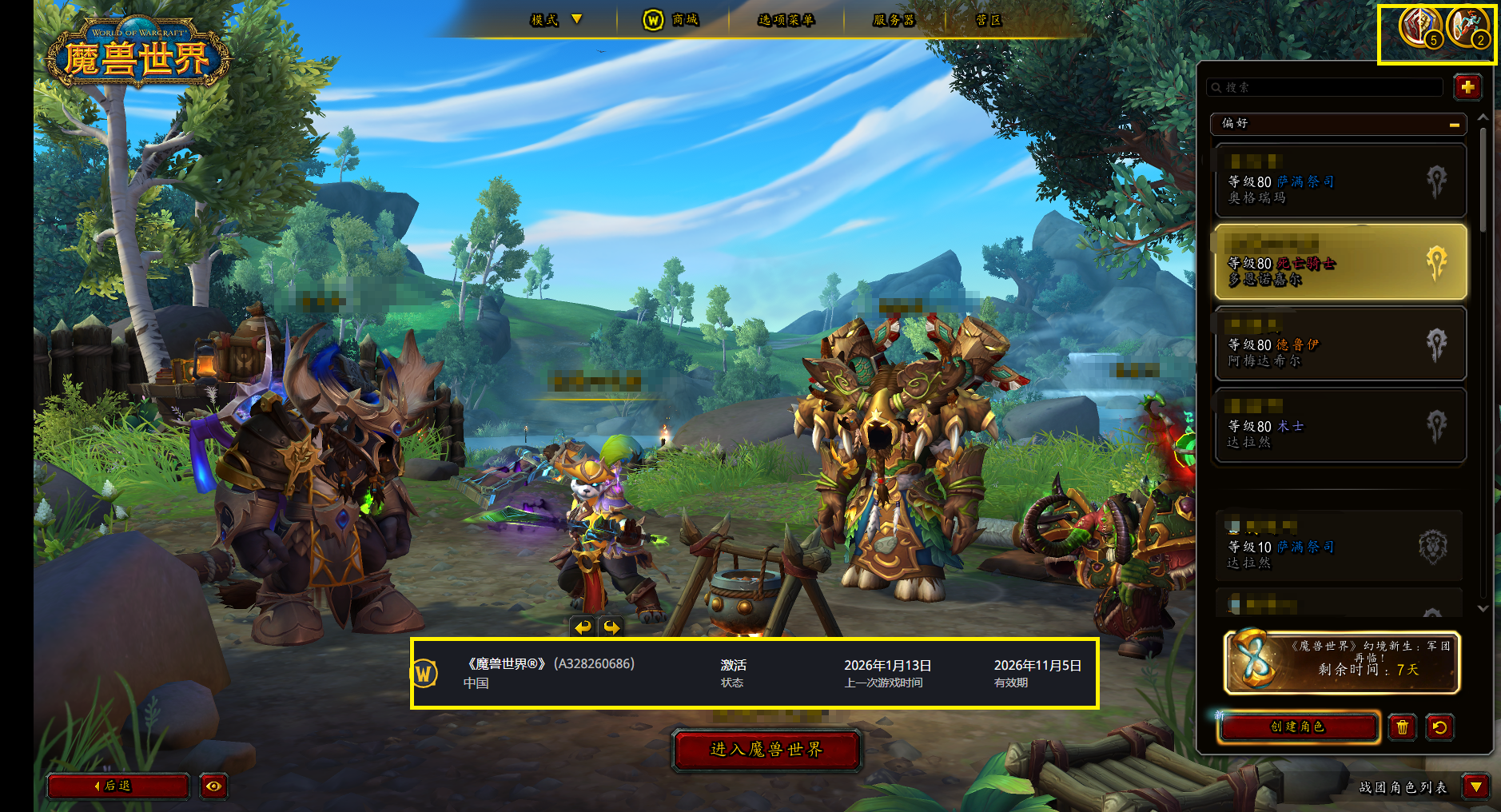1501x812 pixels.
Task: Enter the game with 进入魔兽世界
Action: point(766,750)
